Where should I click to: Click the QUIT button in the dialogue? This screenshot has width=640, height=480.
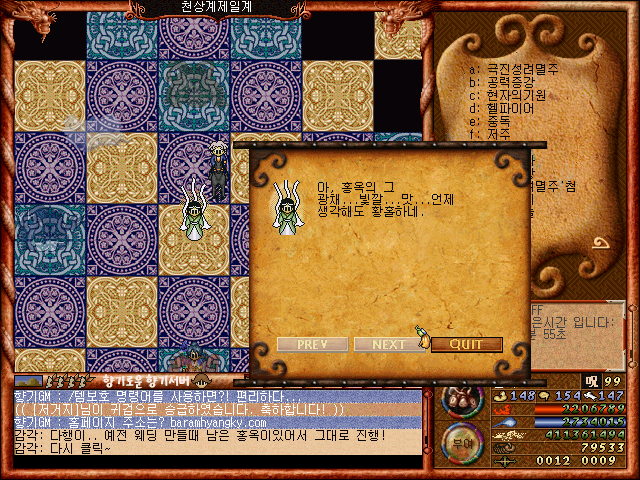pyautogui.click(x=466, y=344)
